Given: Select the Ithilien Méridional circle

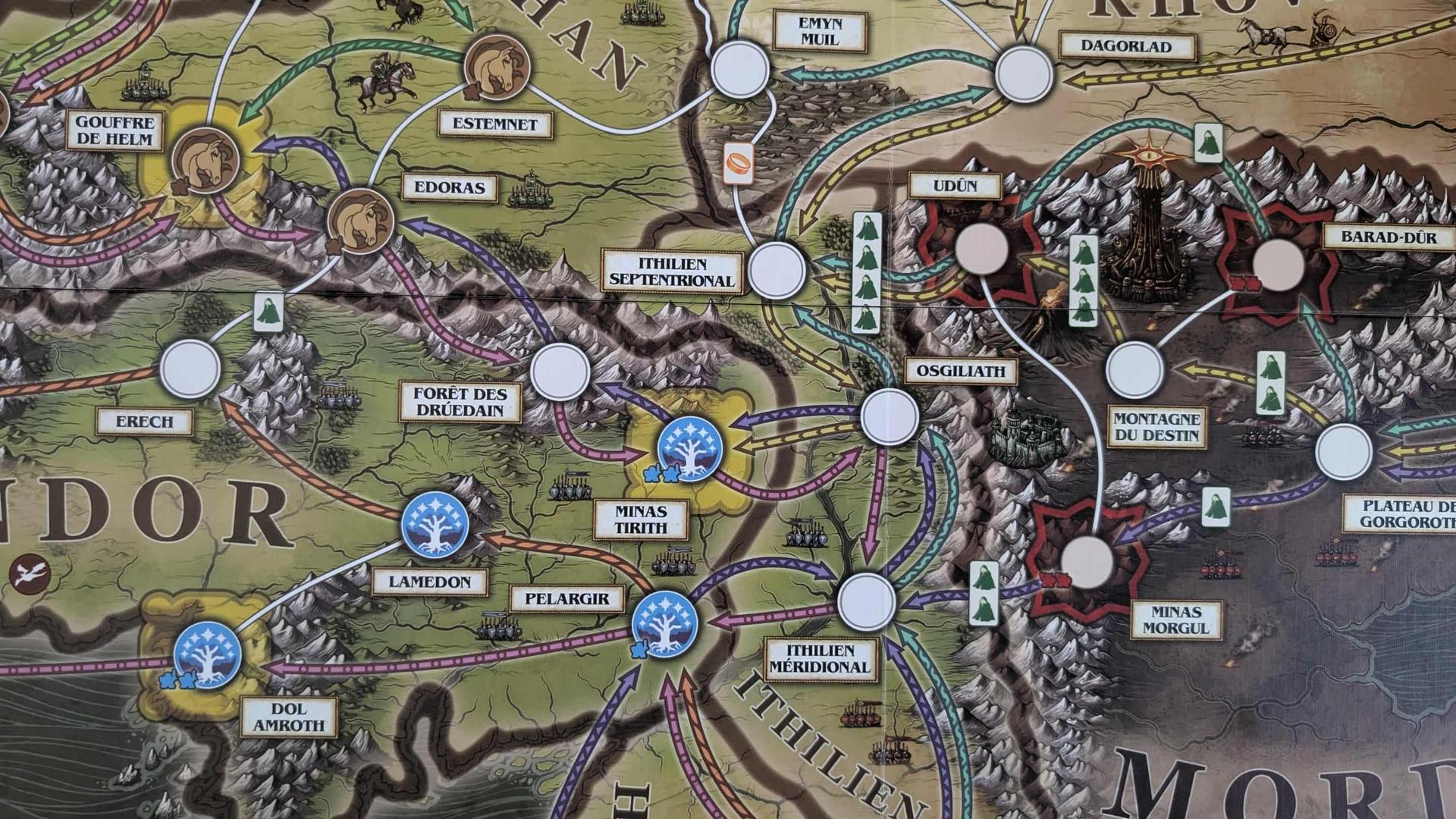Looking at the screenshot, I should click(866, 601).
